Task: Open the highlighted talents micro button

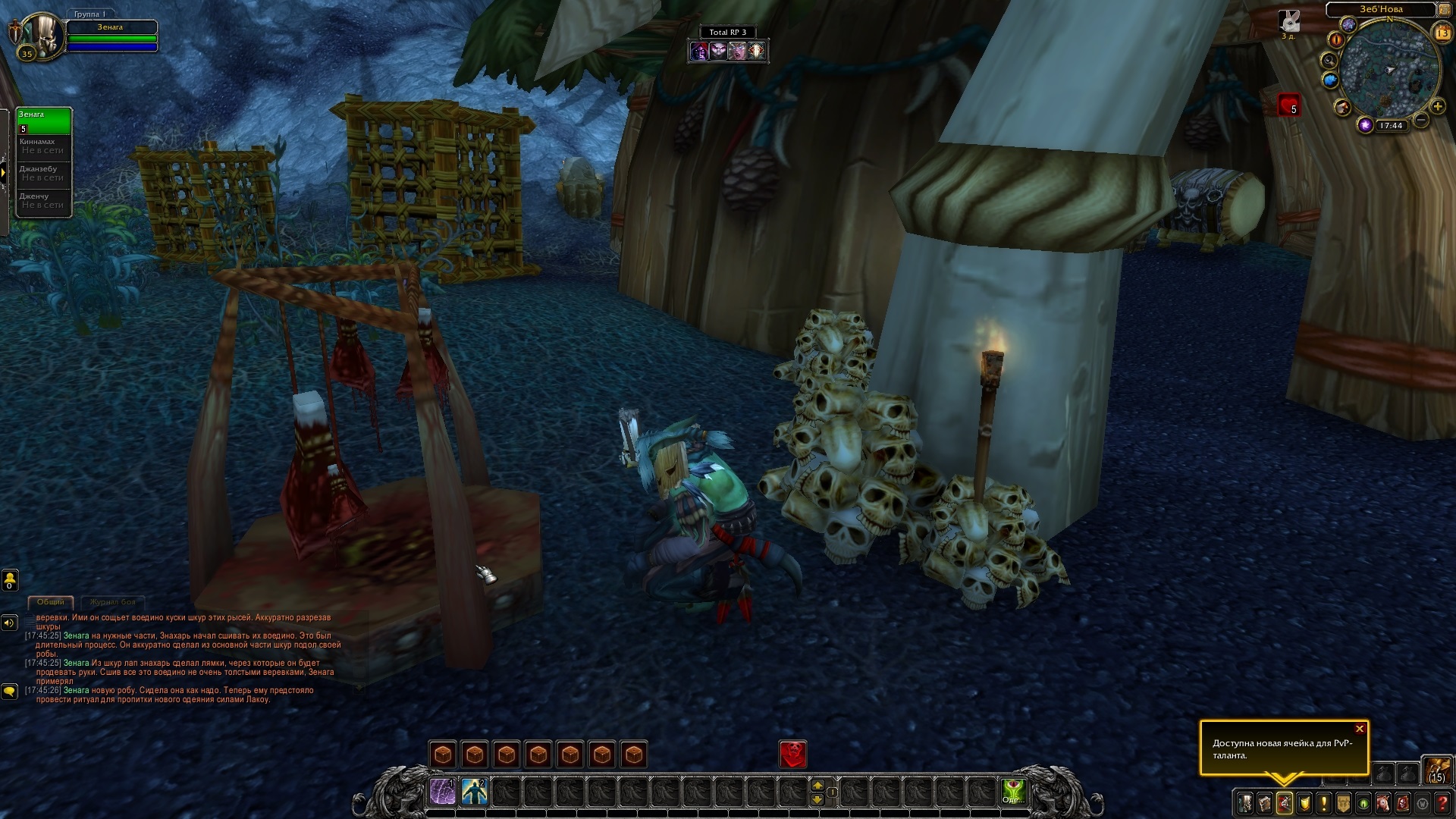Action: (1285, 802)
